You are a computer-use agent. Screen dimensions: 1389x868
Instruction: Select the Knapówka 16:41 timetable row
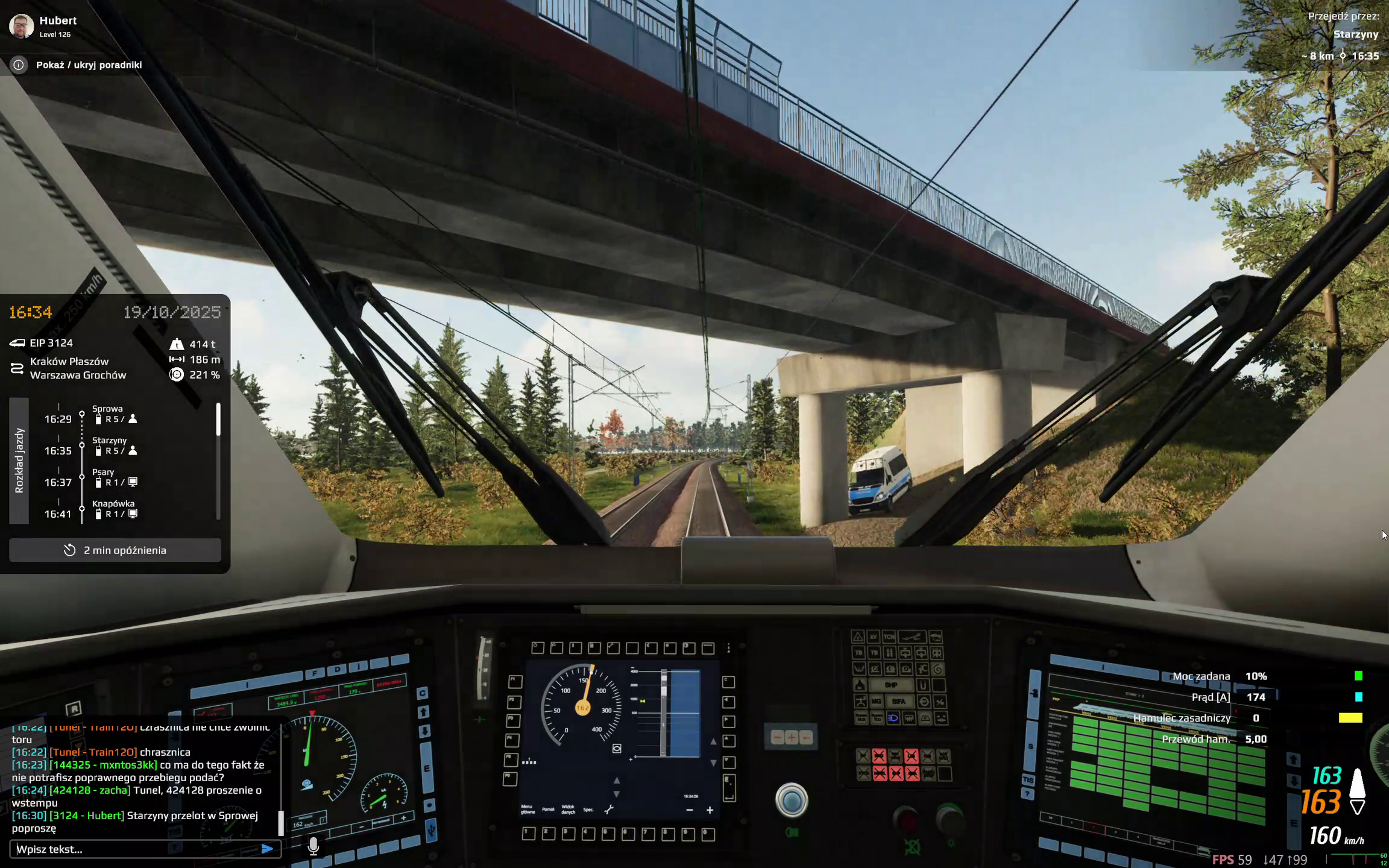point(113,509)
